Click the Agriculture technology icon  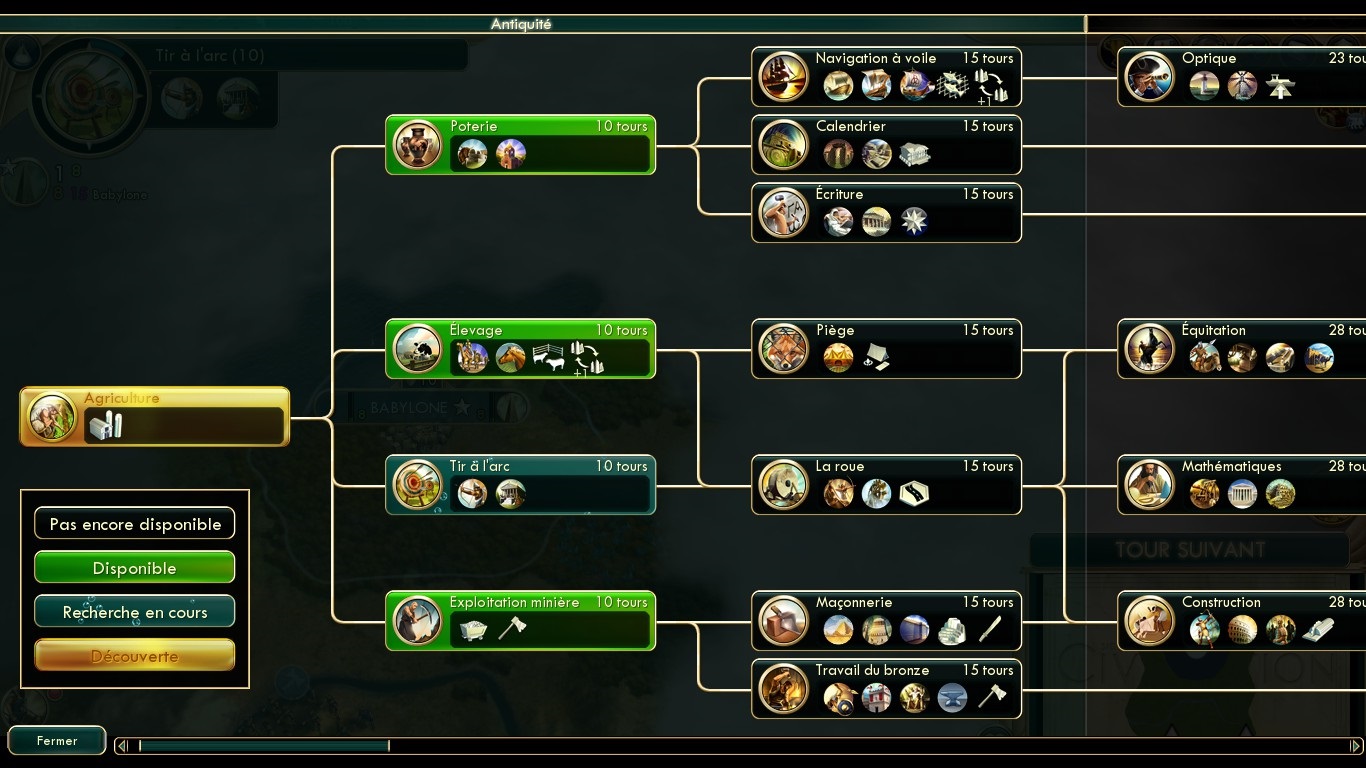coord(52,416)
